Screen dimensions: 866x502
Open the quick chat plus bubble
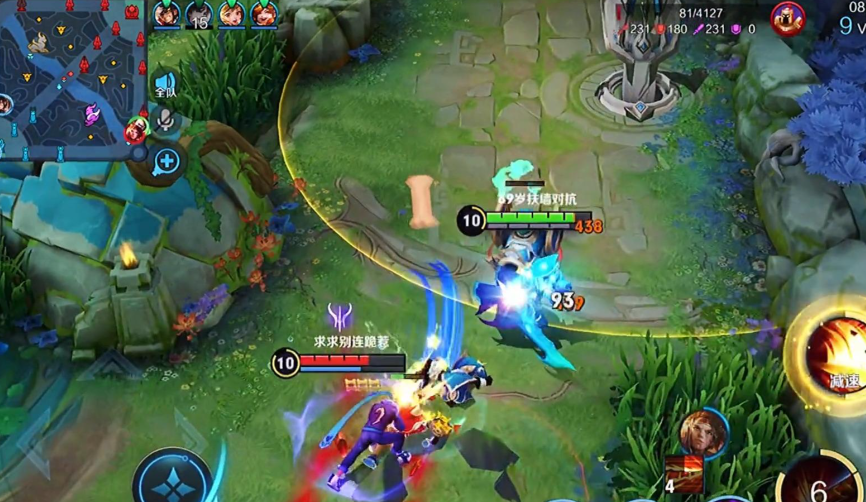[166, 161]
